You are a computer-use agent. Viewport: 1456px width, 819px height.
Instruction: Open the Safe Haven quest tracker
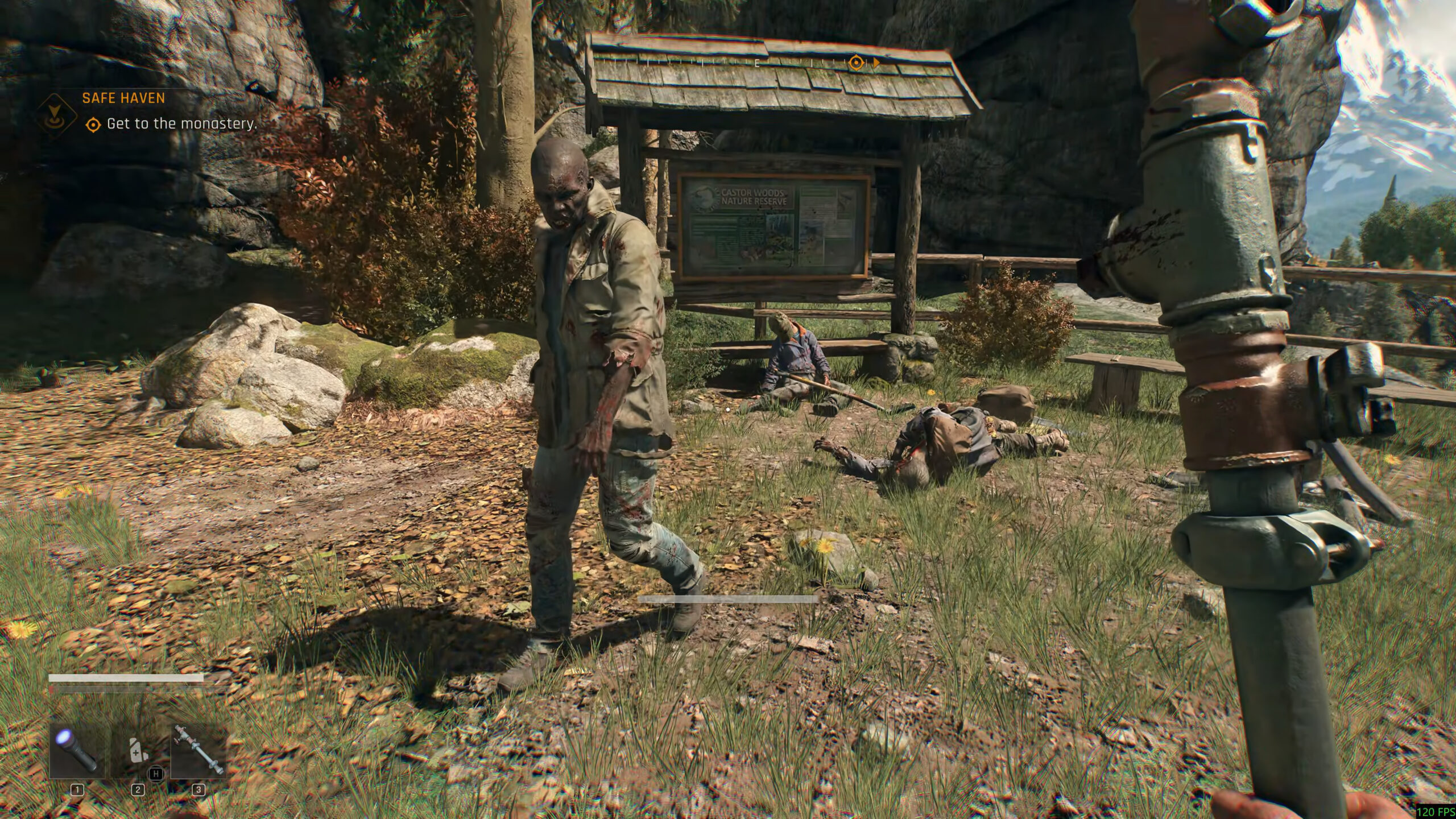[123, 98]
